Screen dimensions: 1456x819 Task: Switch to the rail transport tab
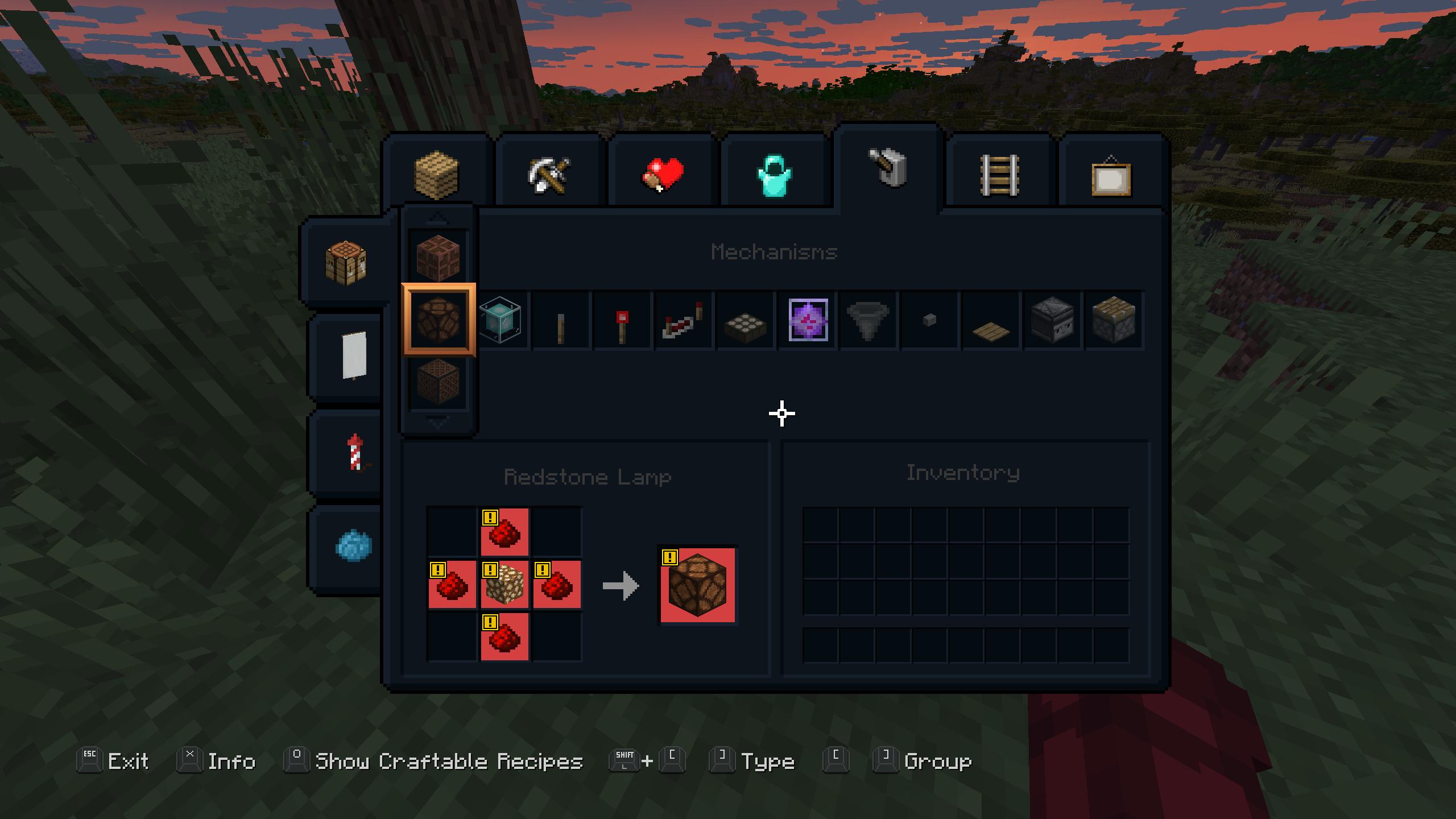point(999,173)
